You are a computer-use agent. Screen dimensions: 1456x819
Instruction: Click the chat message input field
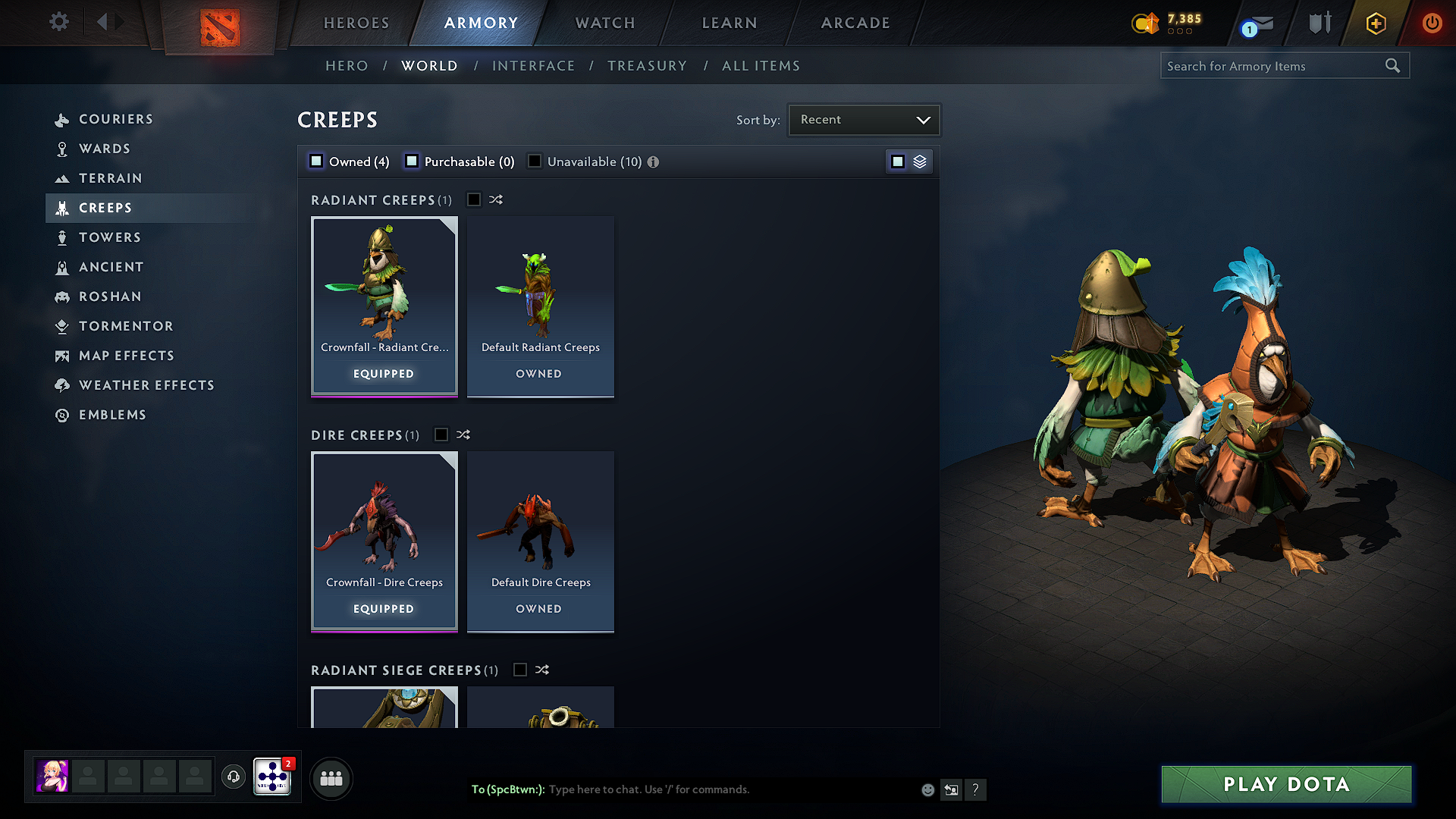682,789
